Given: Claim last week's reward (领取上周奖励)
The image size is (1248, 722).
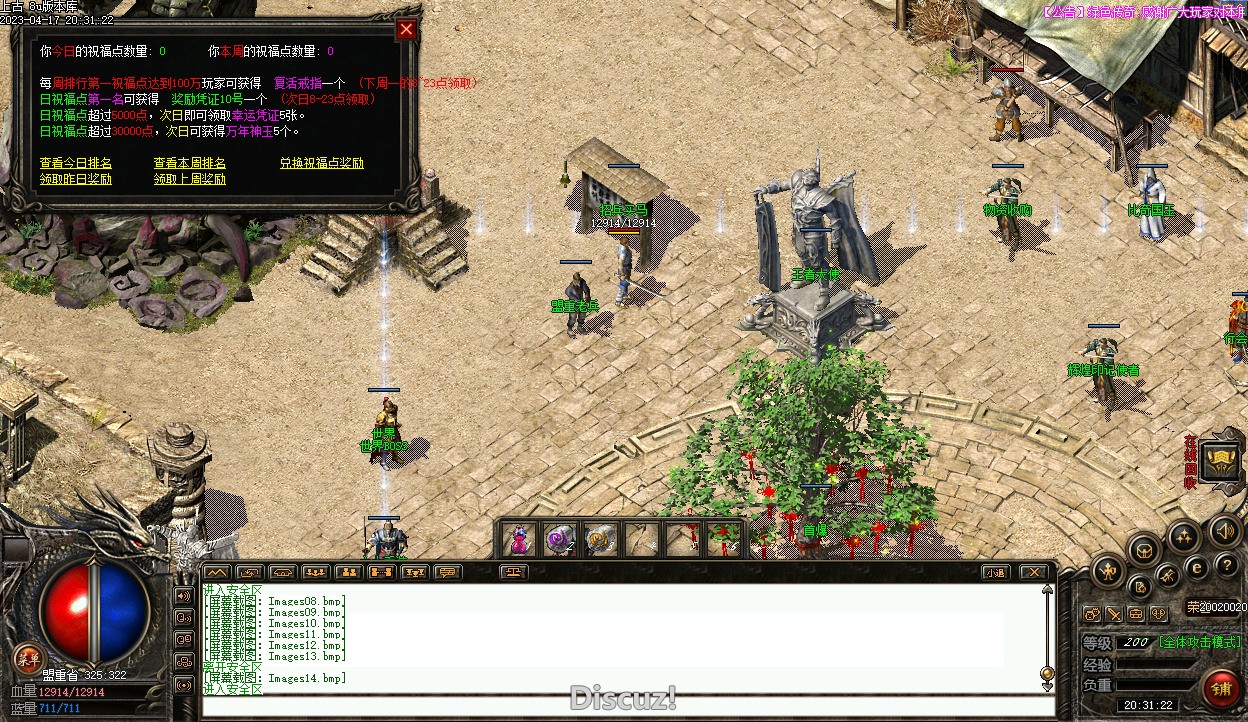Looking at the screenshot, I should point(190,180).
